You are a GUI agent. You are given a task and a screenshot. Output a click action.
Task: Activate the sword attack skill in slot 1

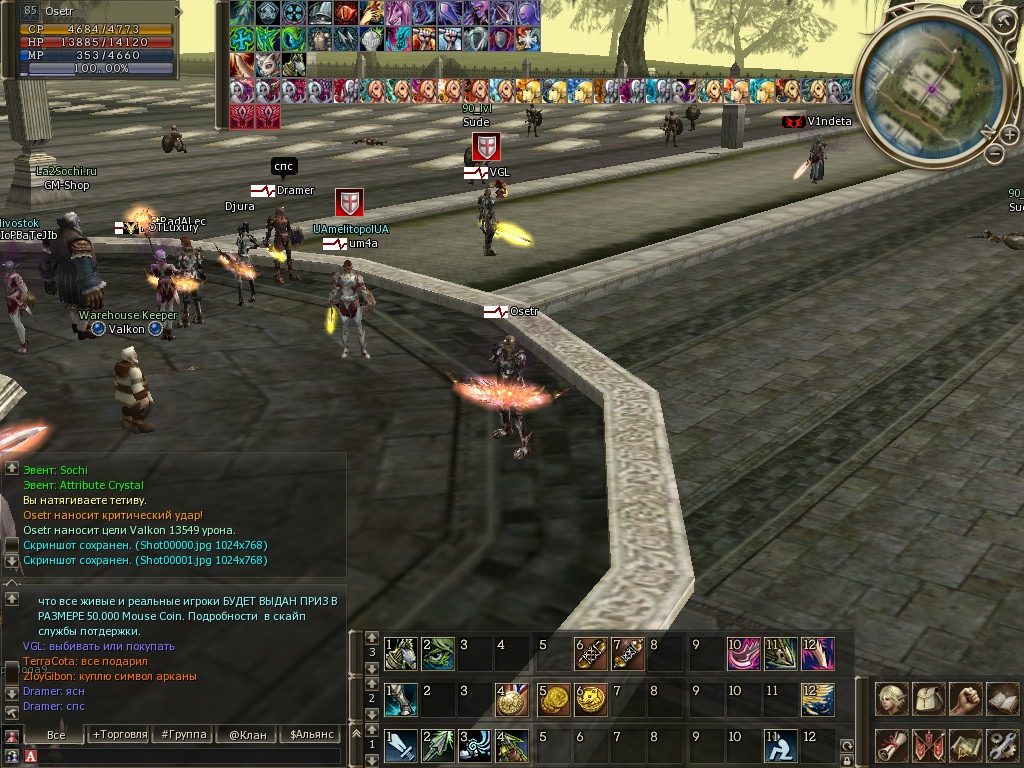[x=401, y=746]
